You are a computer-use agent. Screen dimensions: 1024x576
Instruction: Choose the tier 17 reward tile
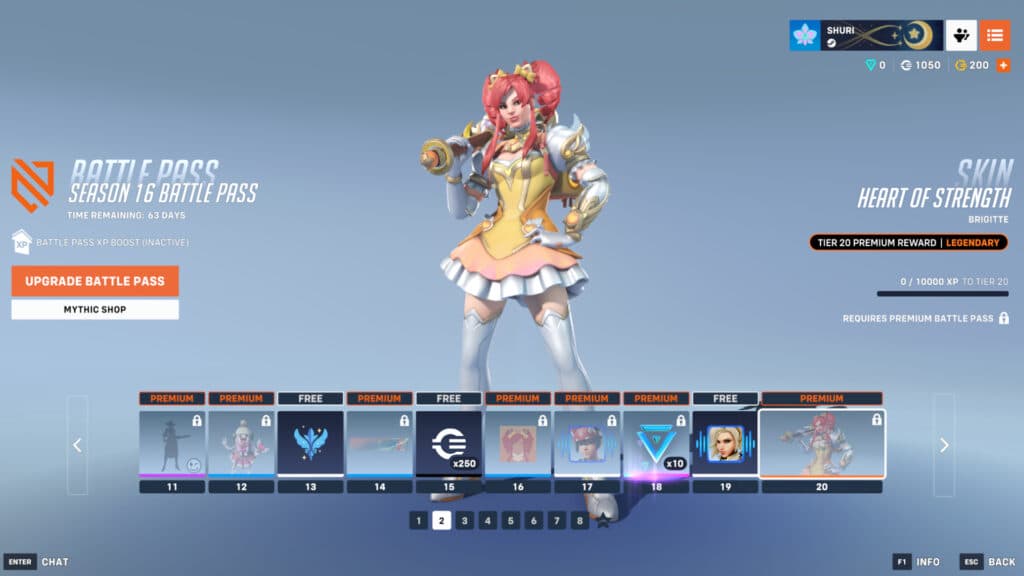click(x=587, y=443)
